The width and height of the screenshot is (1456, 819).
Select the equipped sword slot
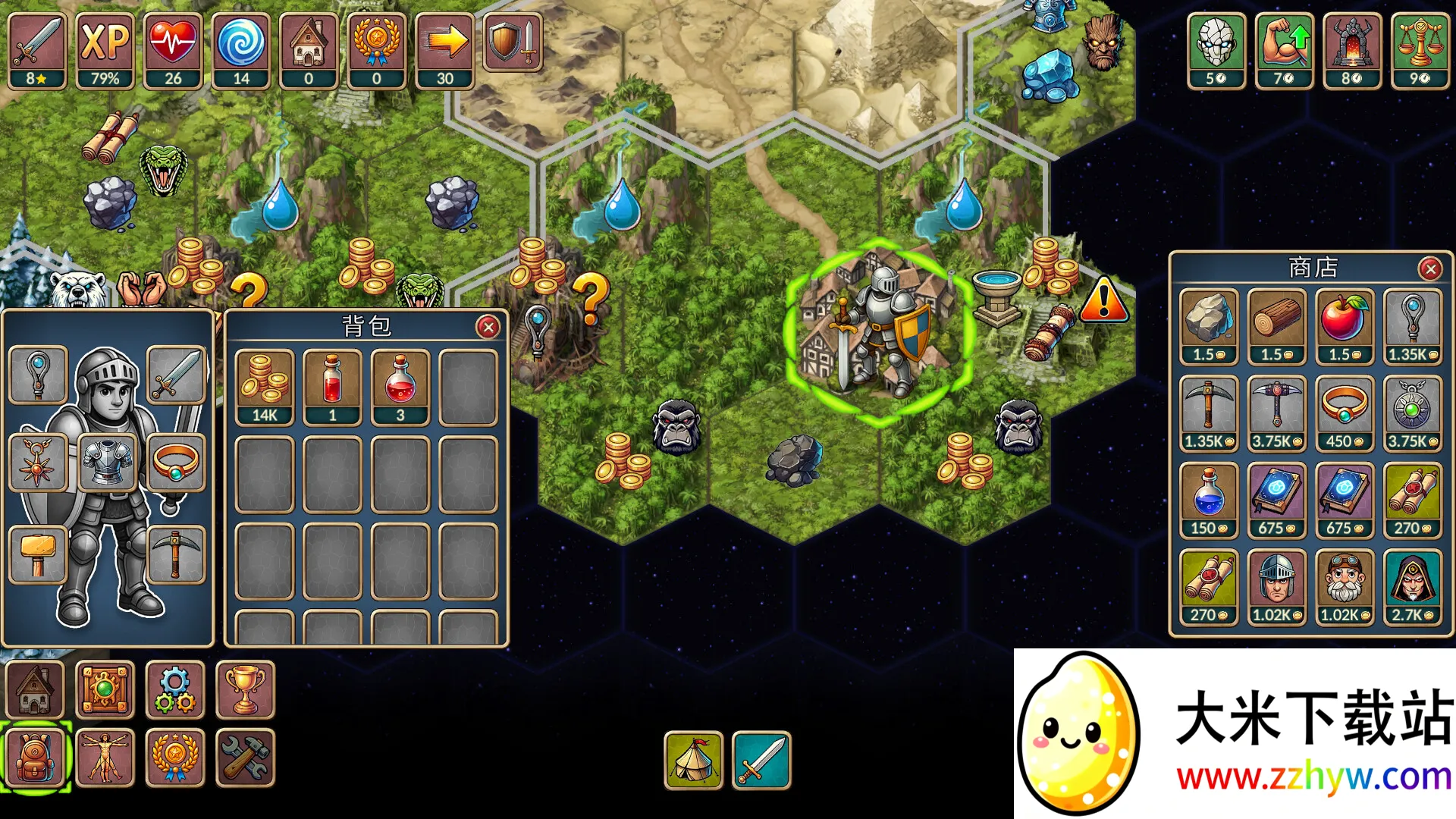tap(176, 375)
